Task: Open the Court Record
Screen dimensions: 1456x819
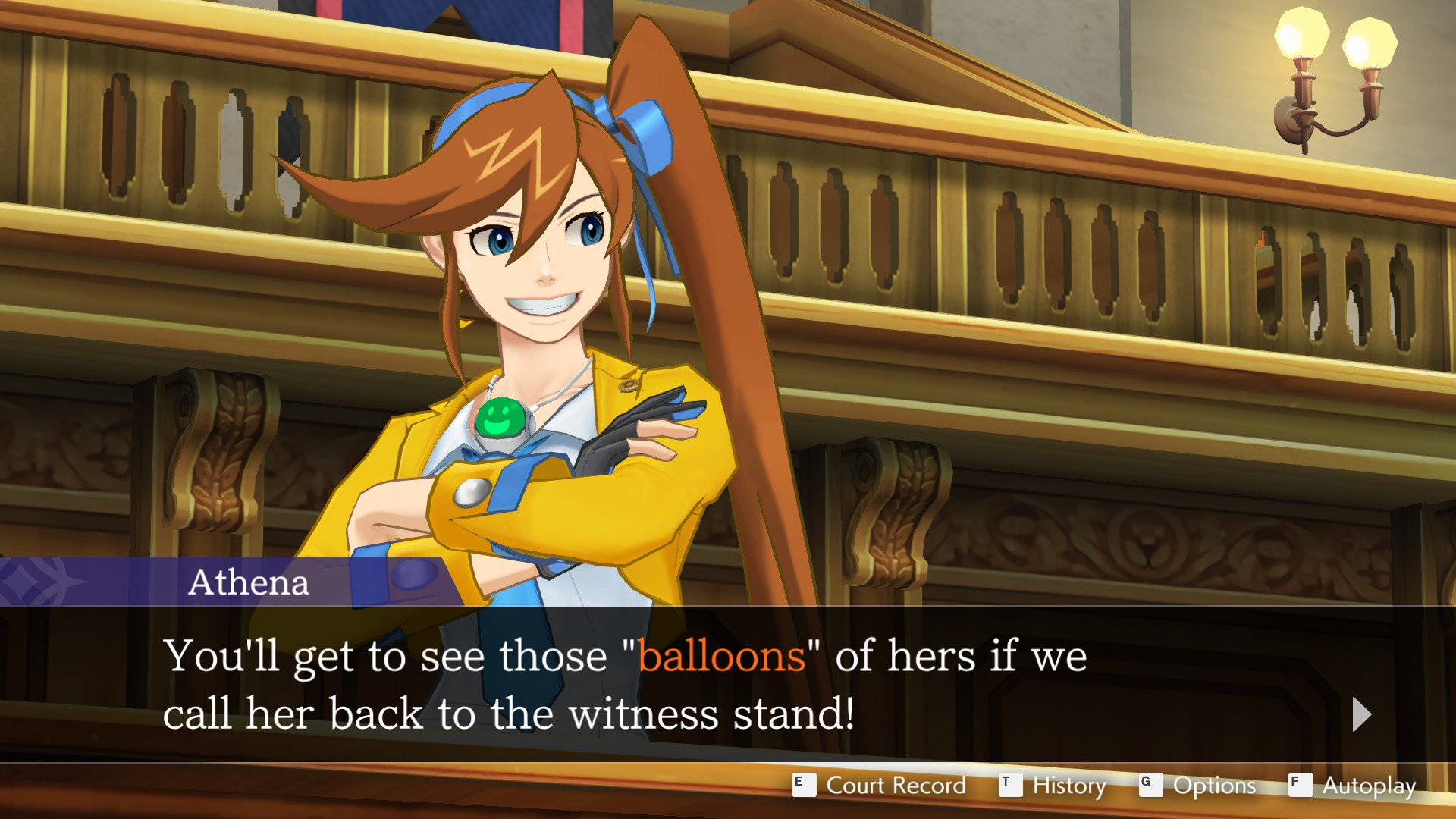Action: [x=880, y=786]
